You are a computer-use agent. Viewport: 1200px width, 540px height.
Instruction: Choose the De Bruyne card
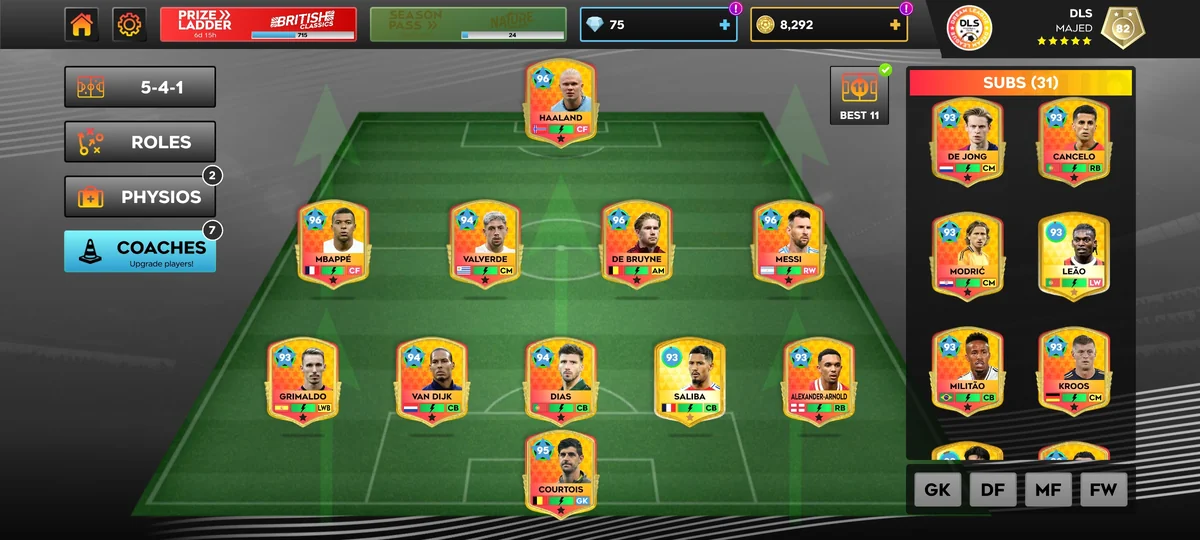pos(636,243)
